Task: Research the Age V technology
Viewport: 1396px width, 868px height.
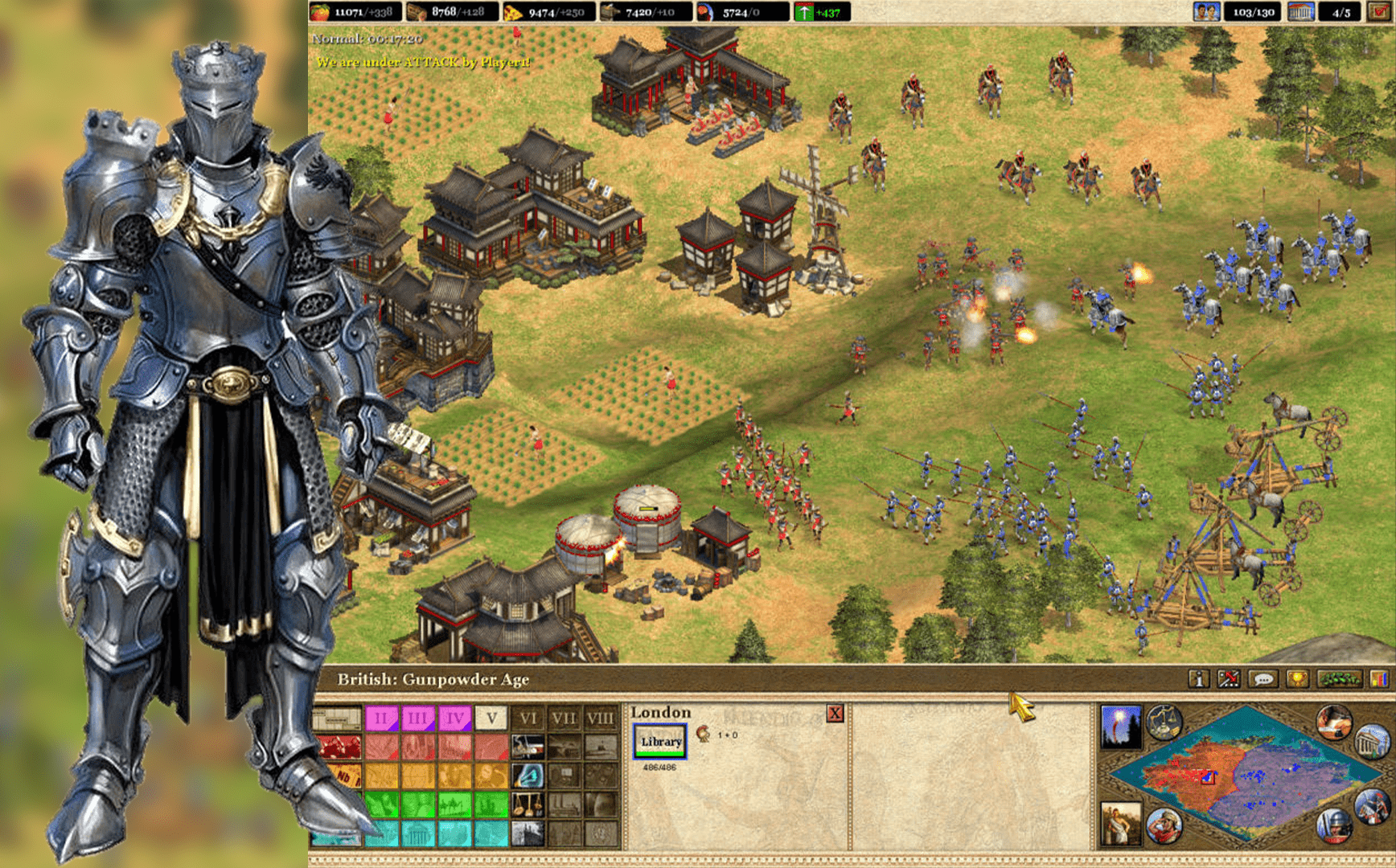Action: click(x=491, y=717)
